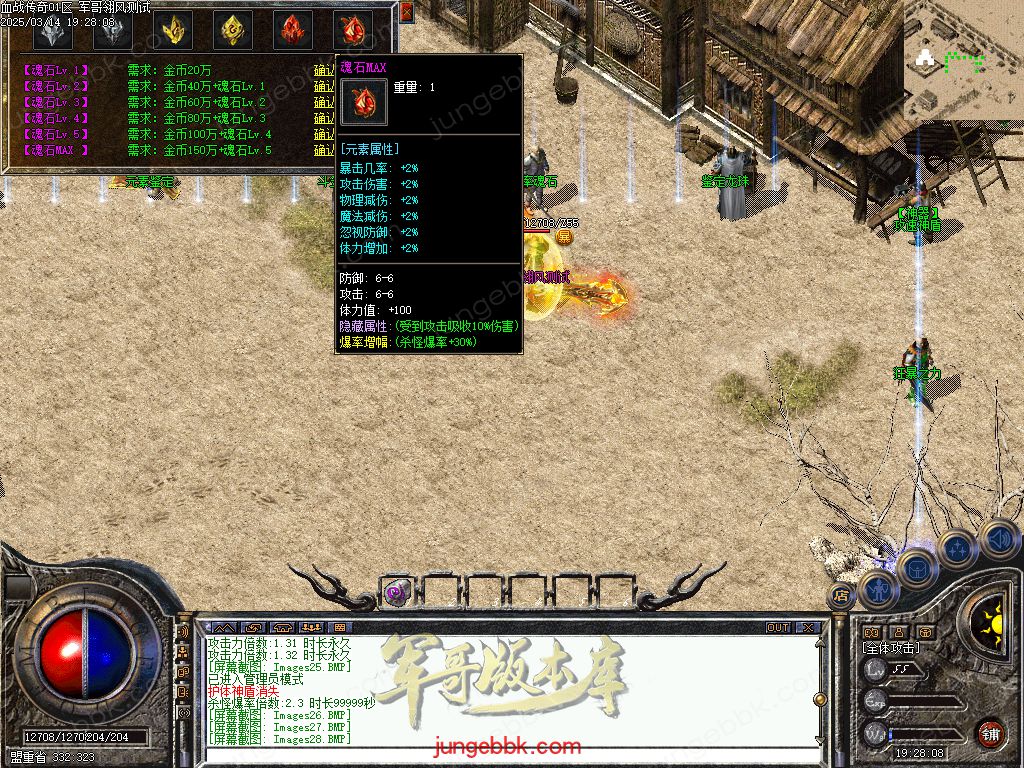Select the 魂石MAX upgrade entry
This screenshot has width=1024, height=768.
coord(56,150)
